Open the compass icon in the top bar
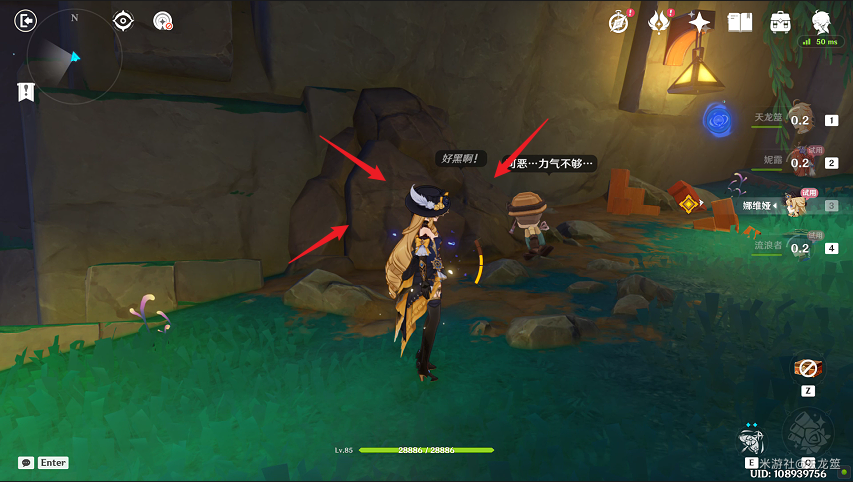The image size is (853, 482). pyautogui.click(x=618, y=21)
